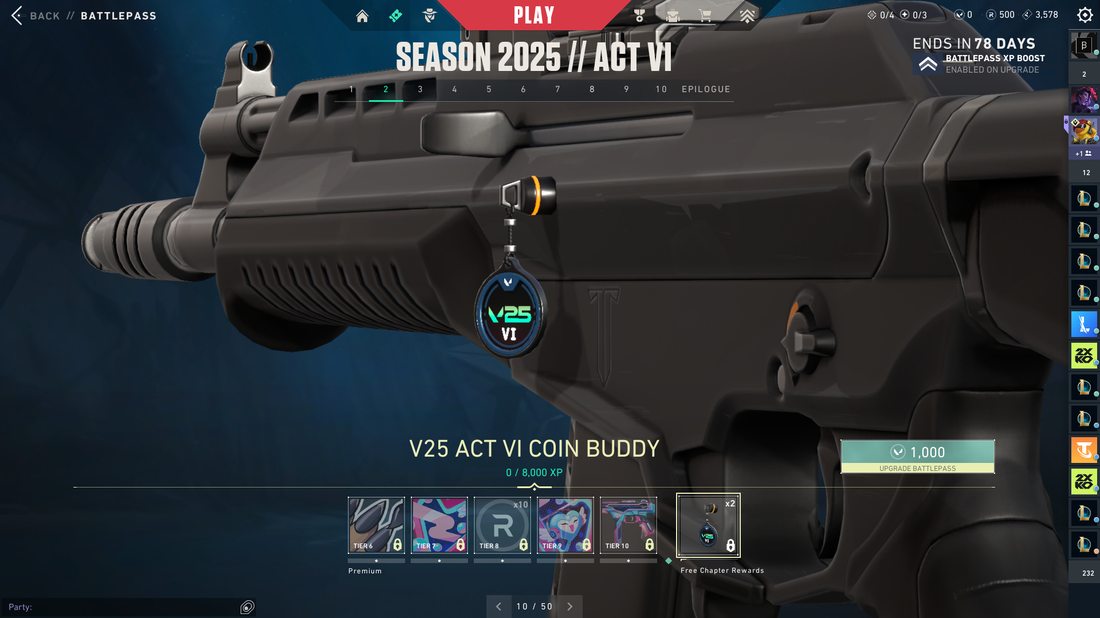Go to the next tier page
Viewport: 1100px width, 618px height.
[x=570, y=606]
